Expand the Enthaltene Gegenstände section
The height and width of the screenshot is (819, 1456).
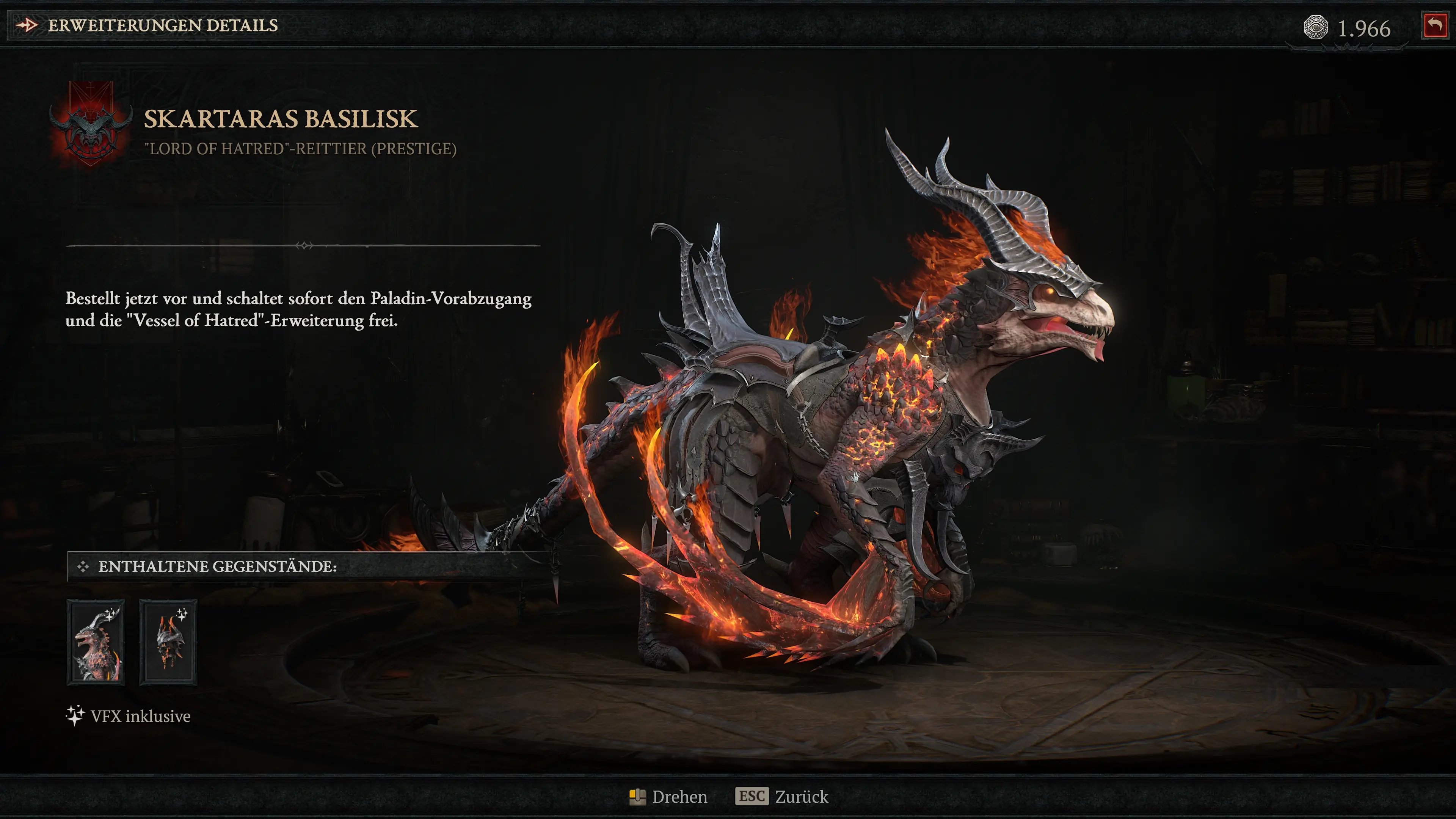point(218,567)
